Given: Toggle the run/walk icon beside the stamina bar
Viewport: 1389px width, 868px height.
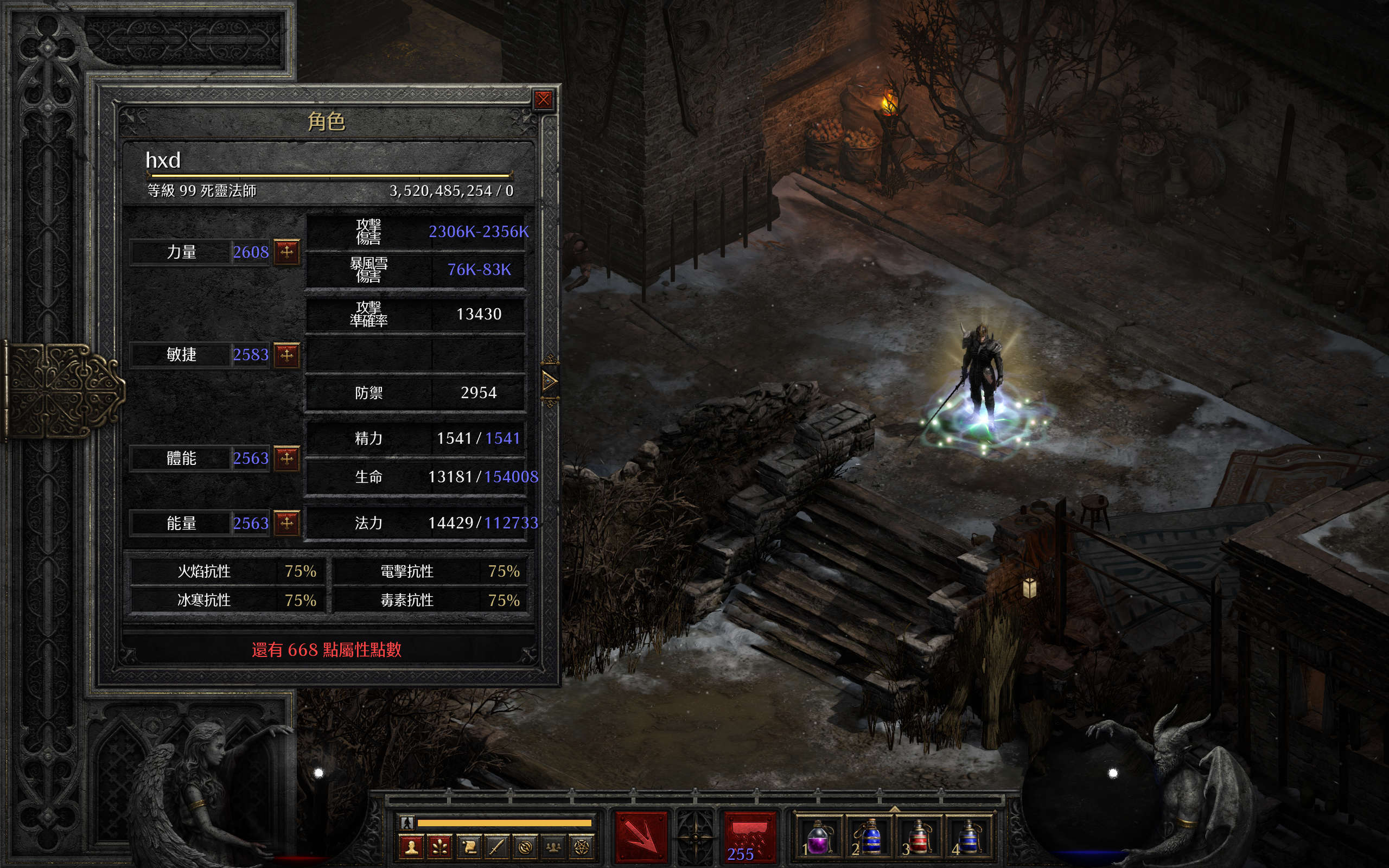Looking at the screenshot, I should tap(407, 822).
